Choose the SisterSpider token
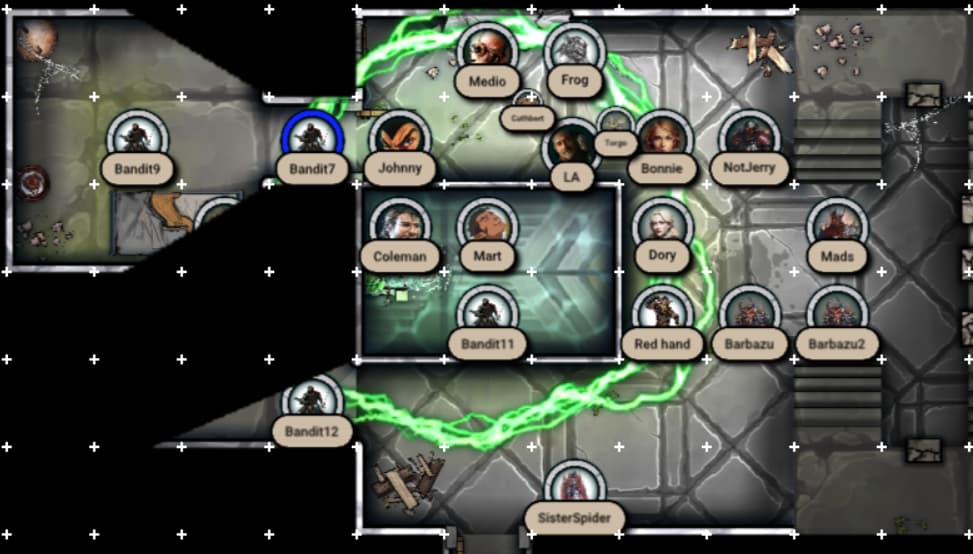This screenshot has height=554, width=973. point(574,489)
